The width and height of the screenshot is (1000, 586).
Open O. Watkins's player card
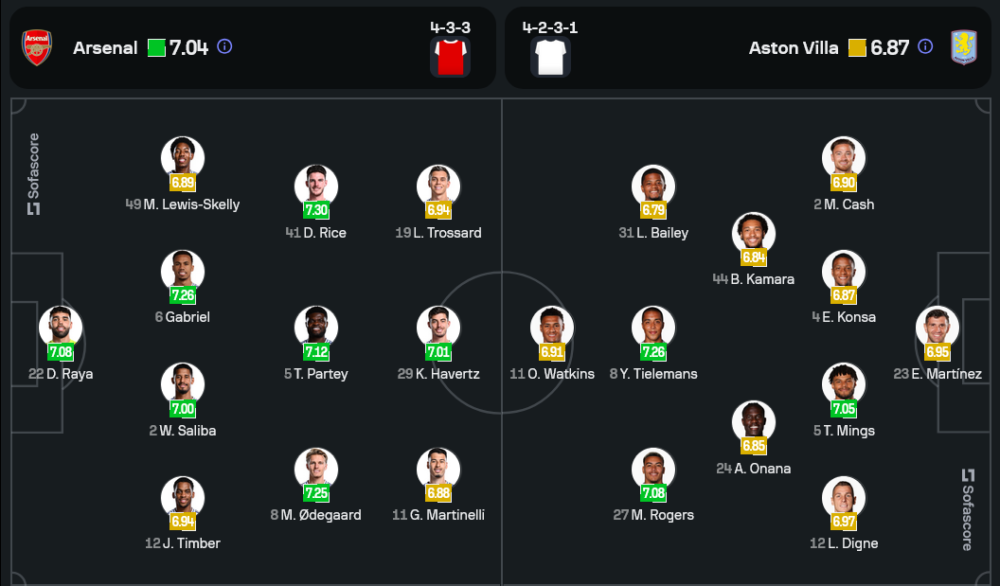(x=551, y=327)
